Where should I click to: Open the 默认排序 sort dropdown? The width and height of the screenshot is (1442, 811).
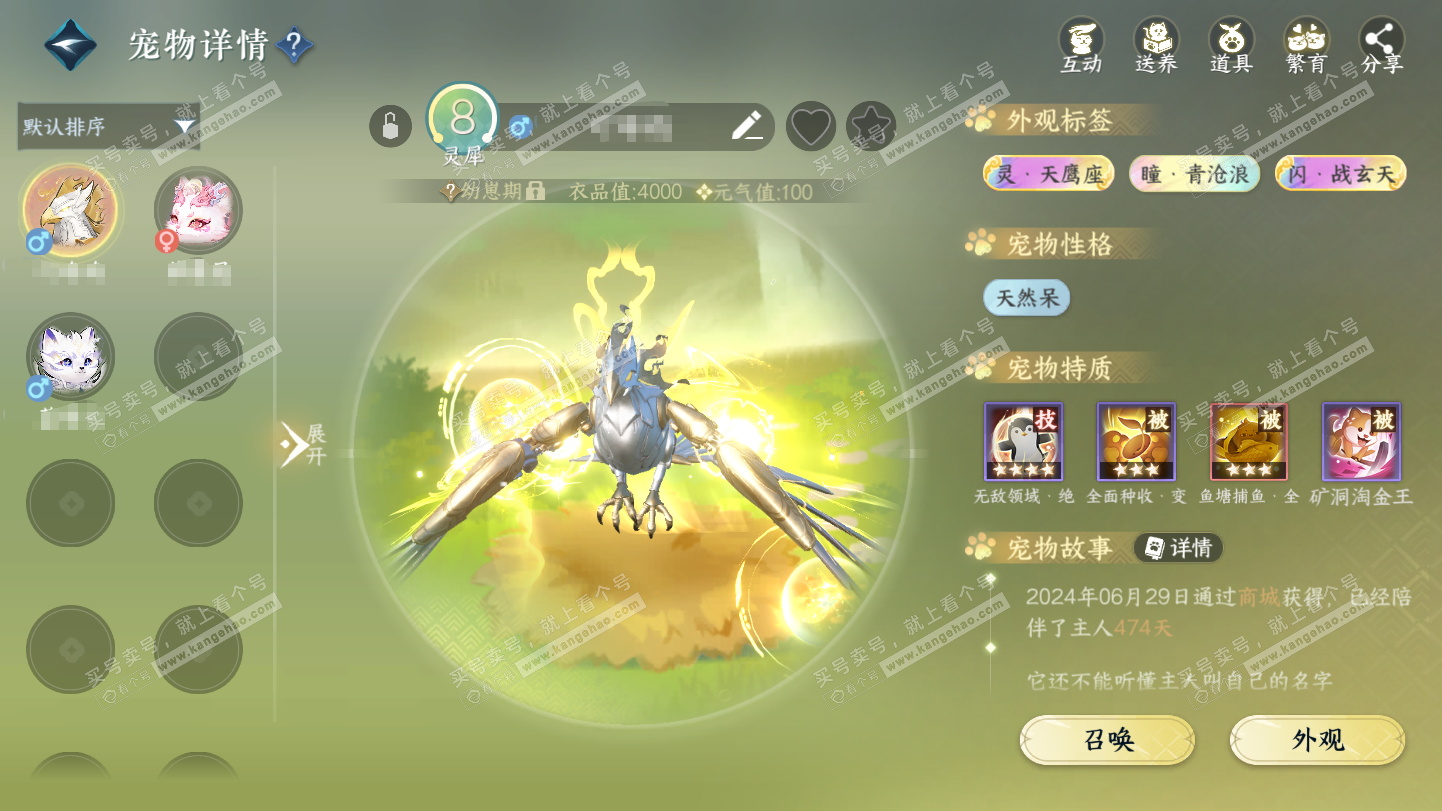pyautogui.click(x=108, y=127)
